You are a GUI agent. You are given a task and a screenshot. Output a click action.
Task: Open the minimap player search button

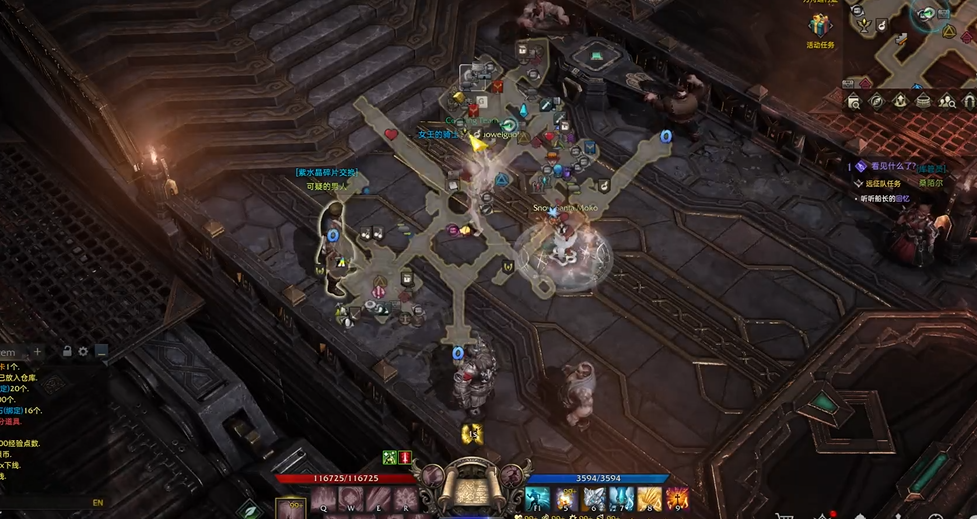tap(947, 101)
